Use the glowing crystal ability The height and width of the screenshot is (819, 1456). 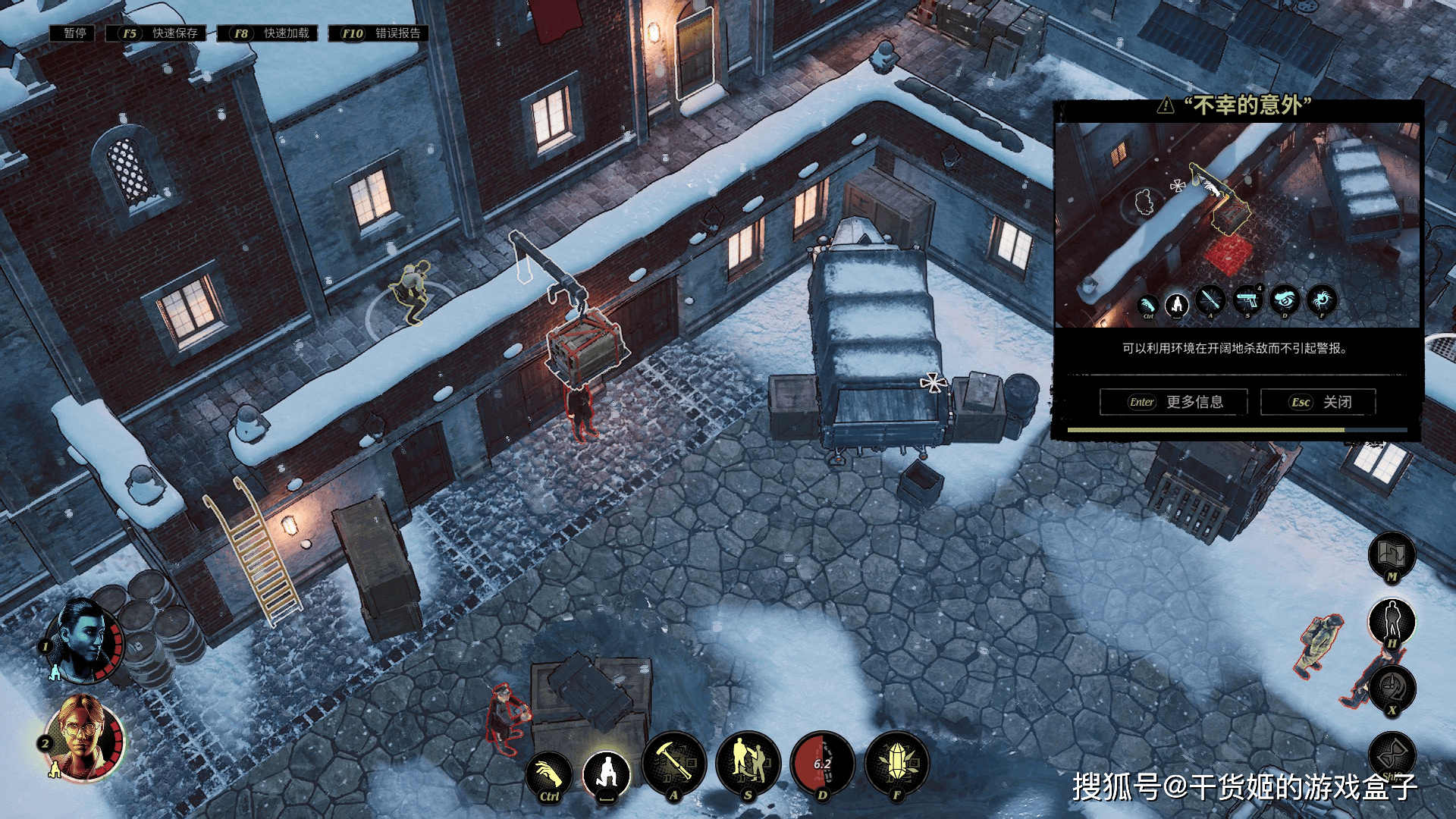[896, 764]
